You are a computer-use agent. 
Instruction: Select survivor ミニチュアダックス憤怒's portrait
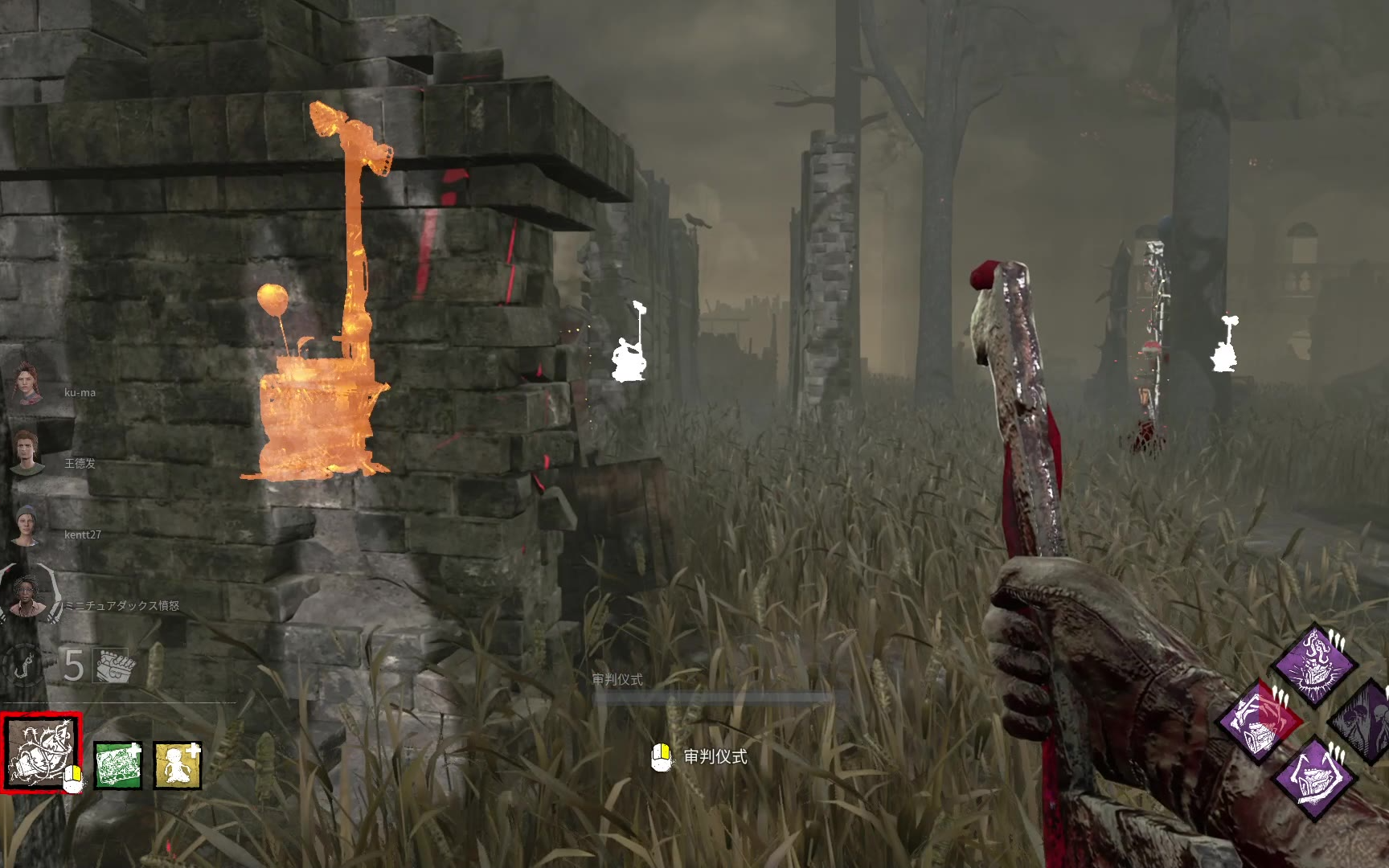coord(30,599)
